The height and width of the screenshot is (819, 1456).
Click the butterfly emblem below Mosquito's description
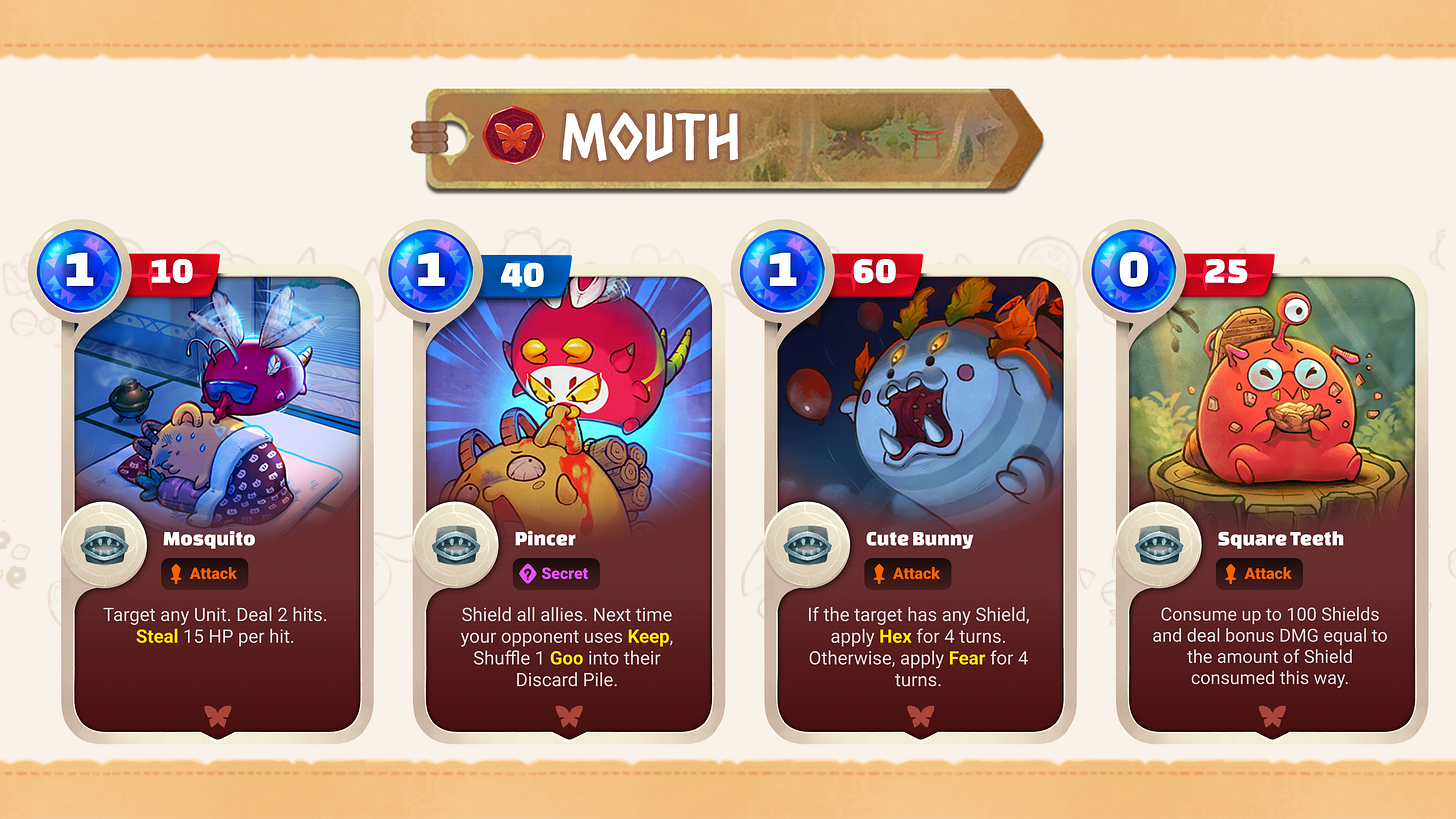(216, 716)
